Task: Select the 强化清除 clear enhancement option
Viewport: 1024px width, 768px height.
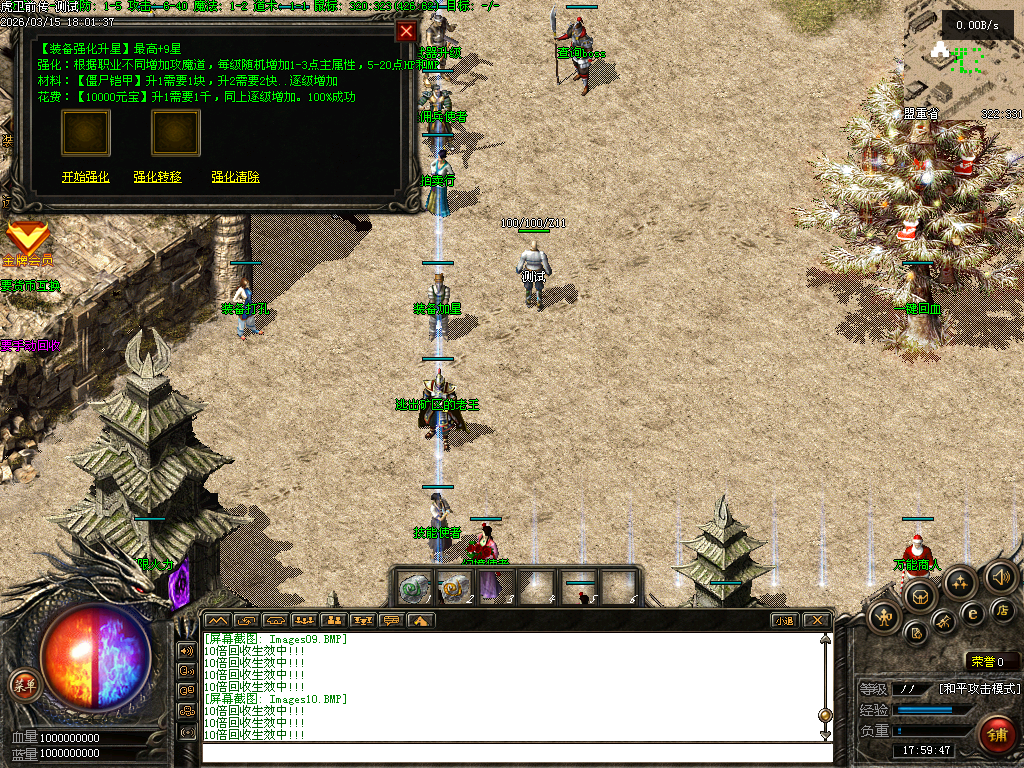Action: coord(235,177)
